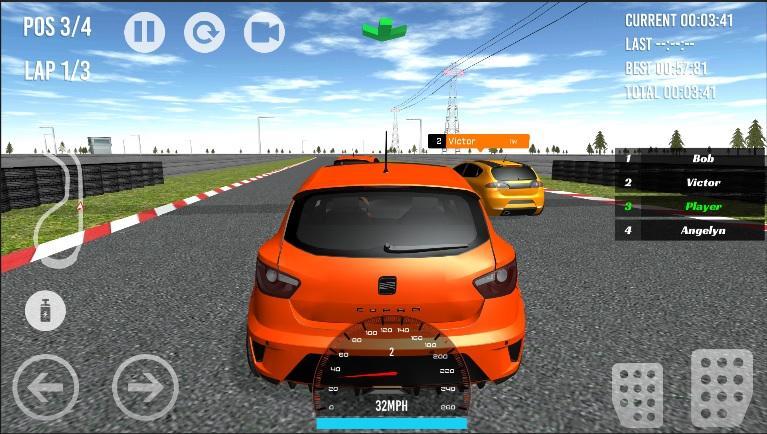The width and height of the screenshot is (767, 434).
Task: Step on the accelerator pedal
Action: pyautogui.click(x=721, y=388)
